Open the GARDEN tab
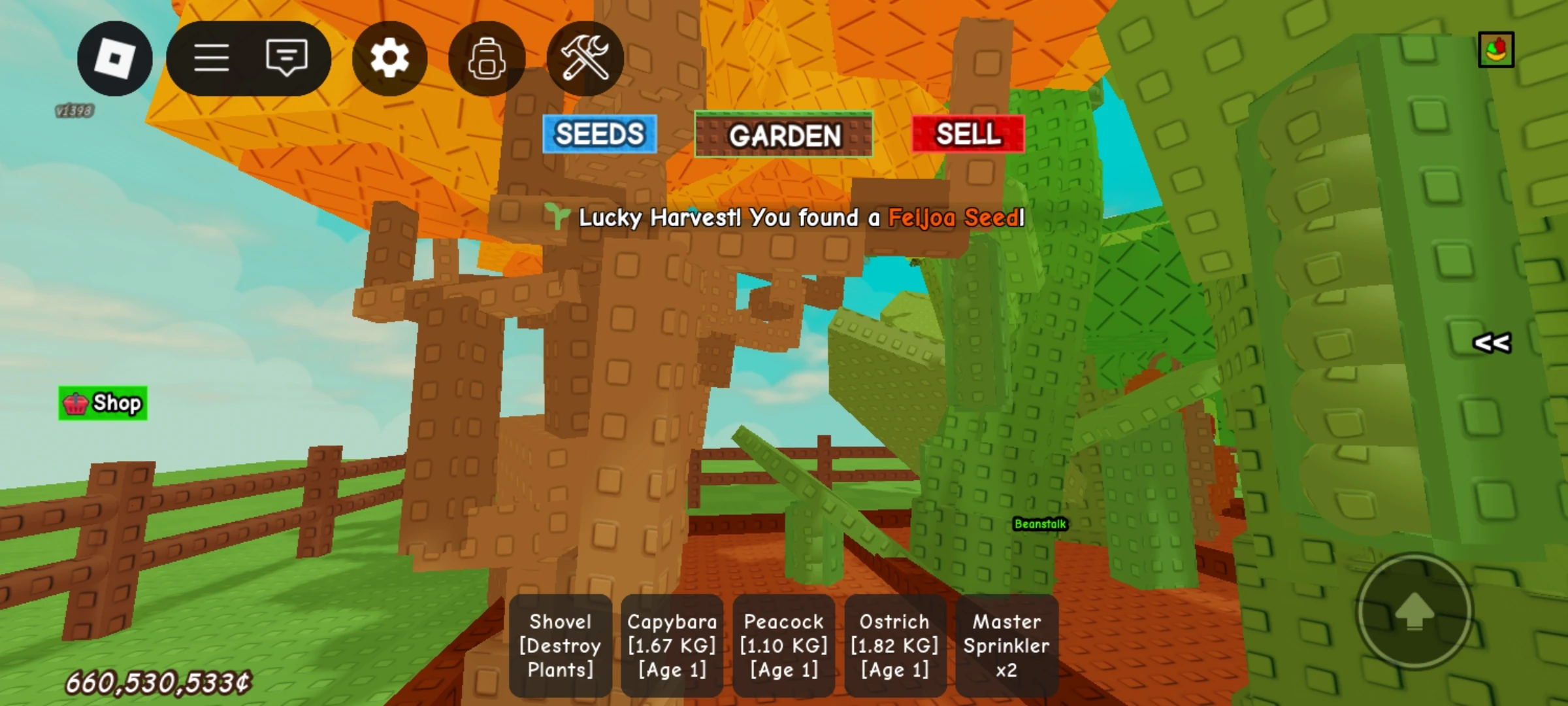The height and width of the screenshot is (706, 1568). click(x=784, y=135)
